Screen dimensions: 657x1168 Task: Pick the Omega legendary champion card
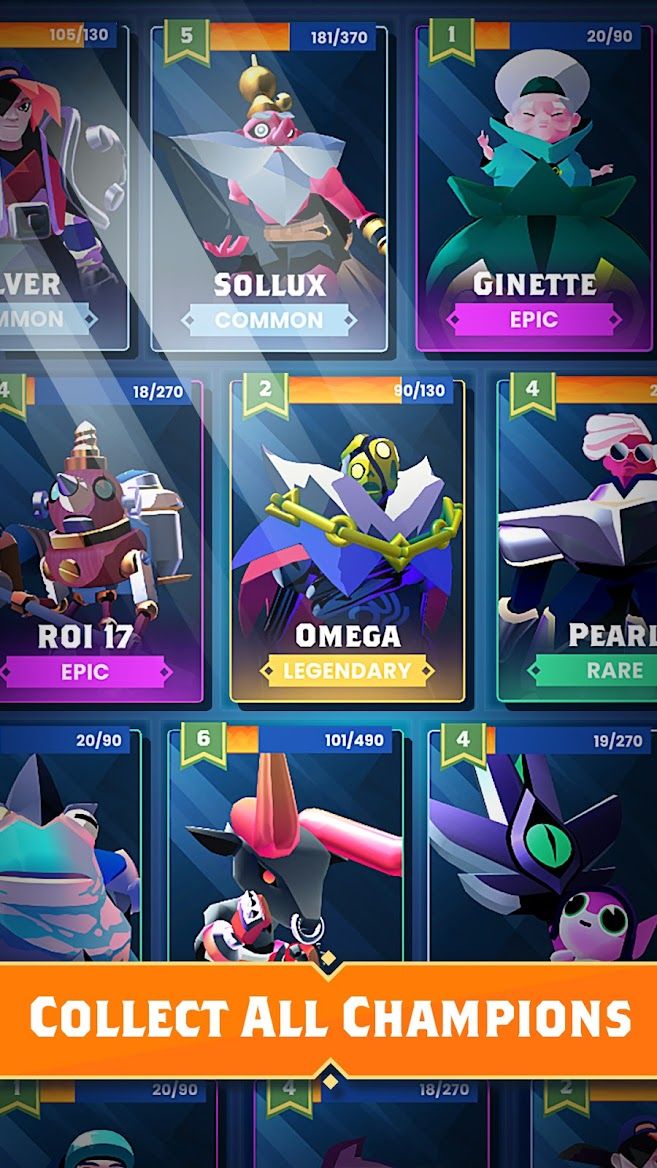click(x=348, y=540)
